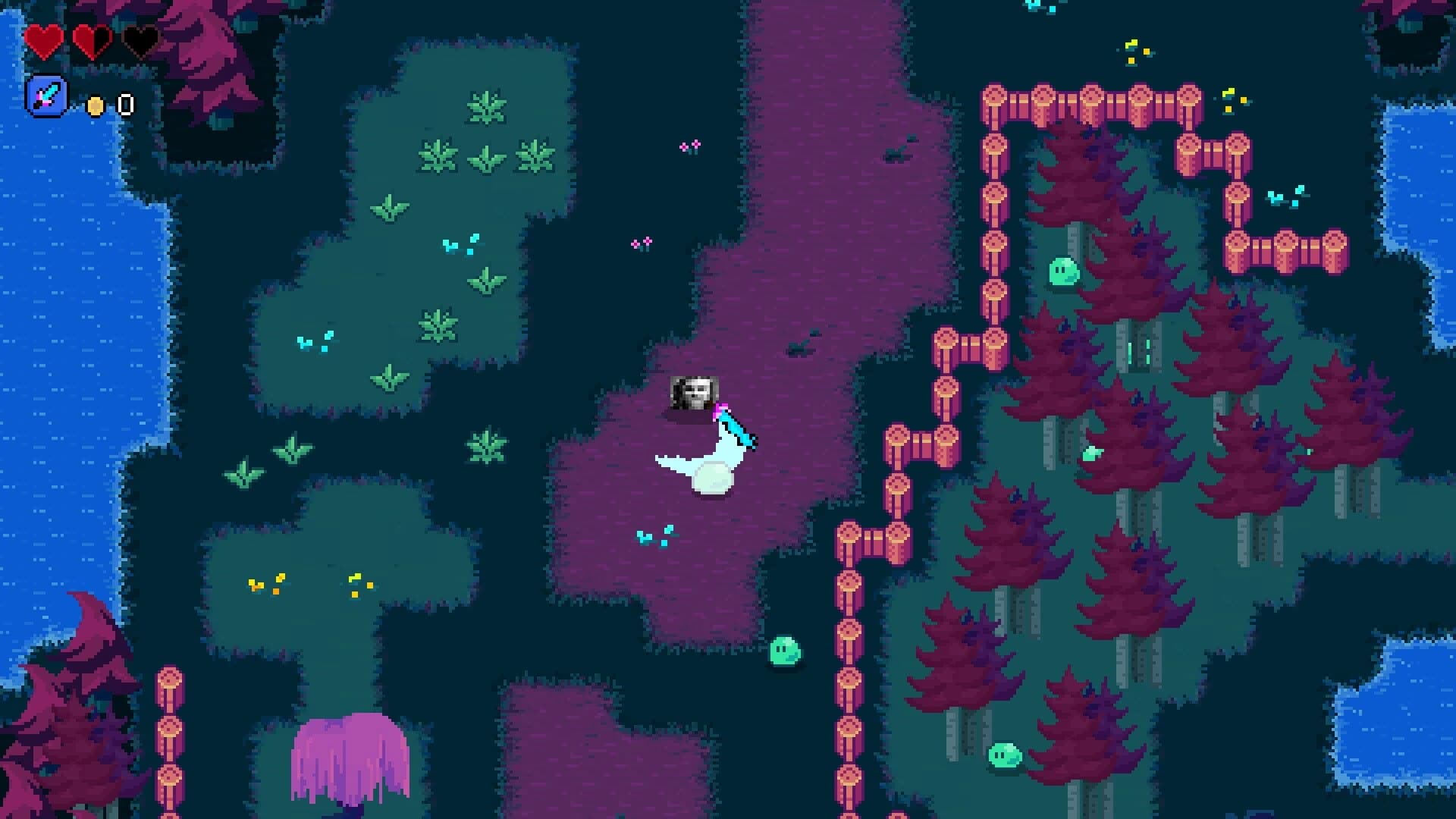Viewport: 1456px width, 819px height.
Task: Click the coin counter showing zero
Action: click(124, 104)
